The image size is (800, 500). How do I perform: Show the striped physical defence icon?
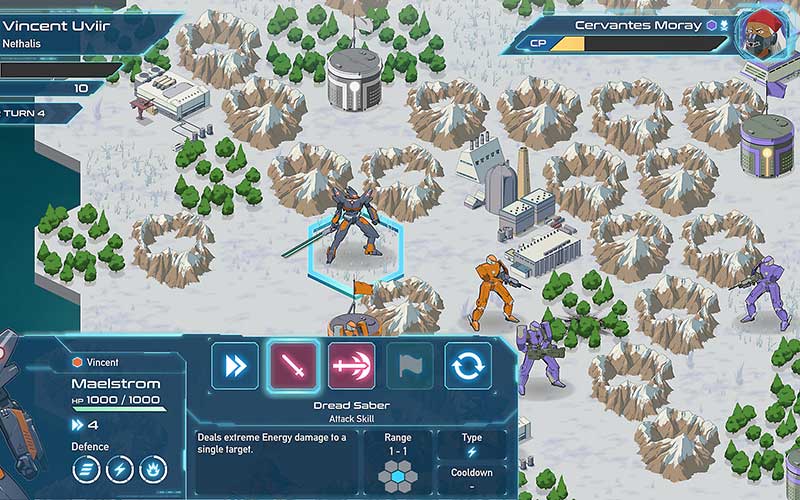click(86, 470)
